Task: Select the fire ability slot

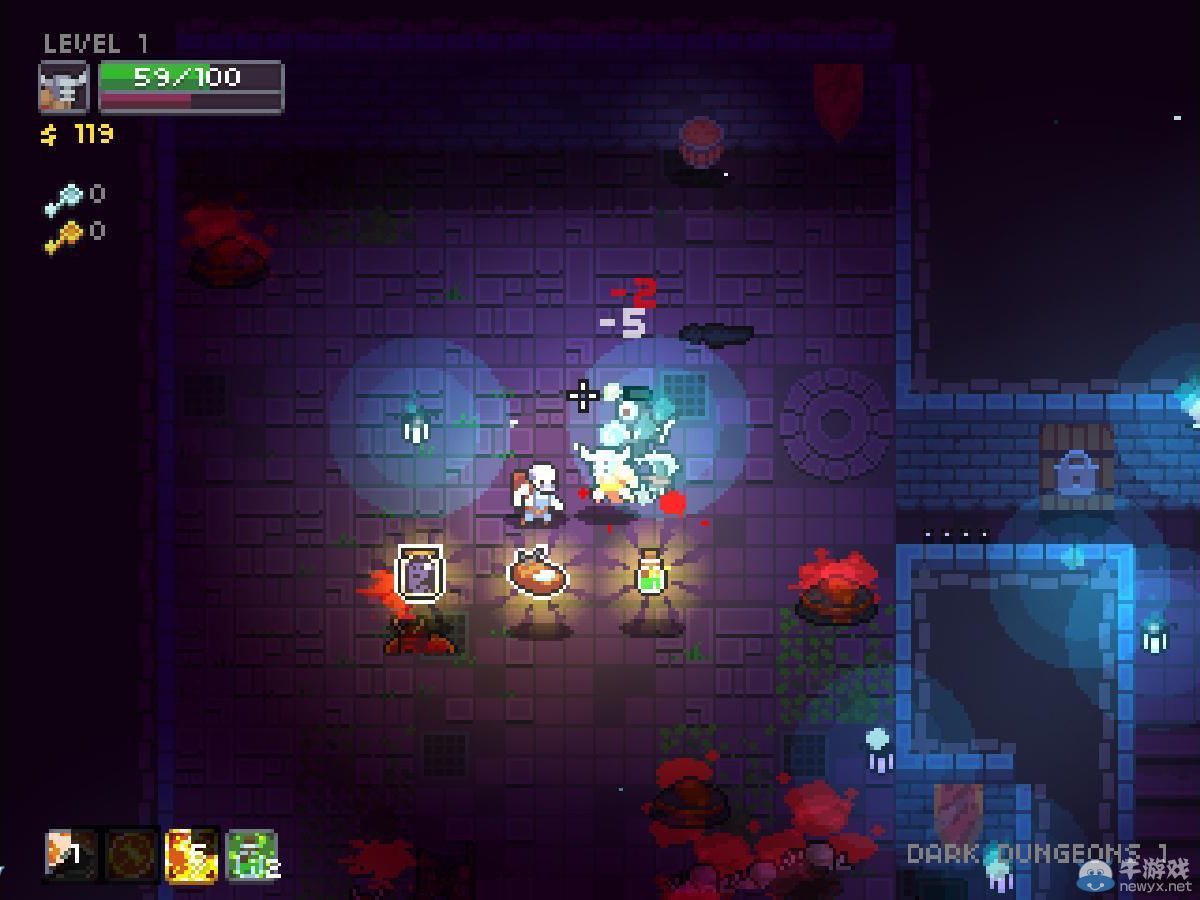Action: 192,856
